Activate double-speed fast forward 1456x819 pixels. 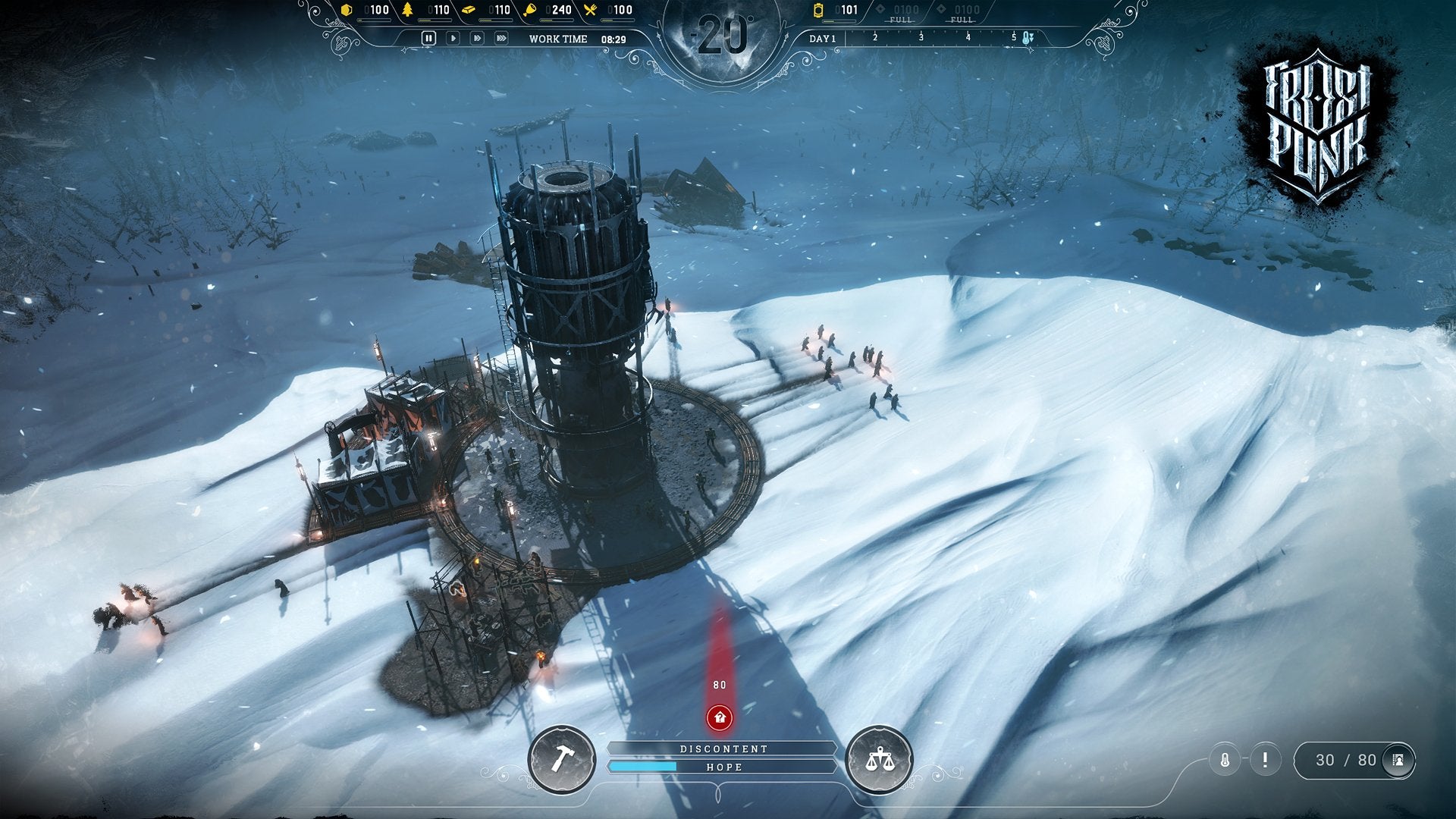pyautogui.click(x=477, y=37)
